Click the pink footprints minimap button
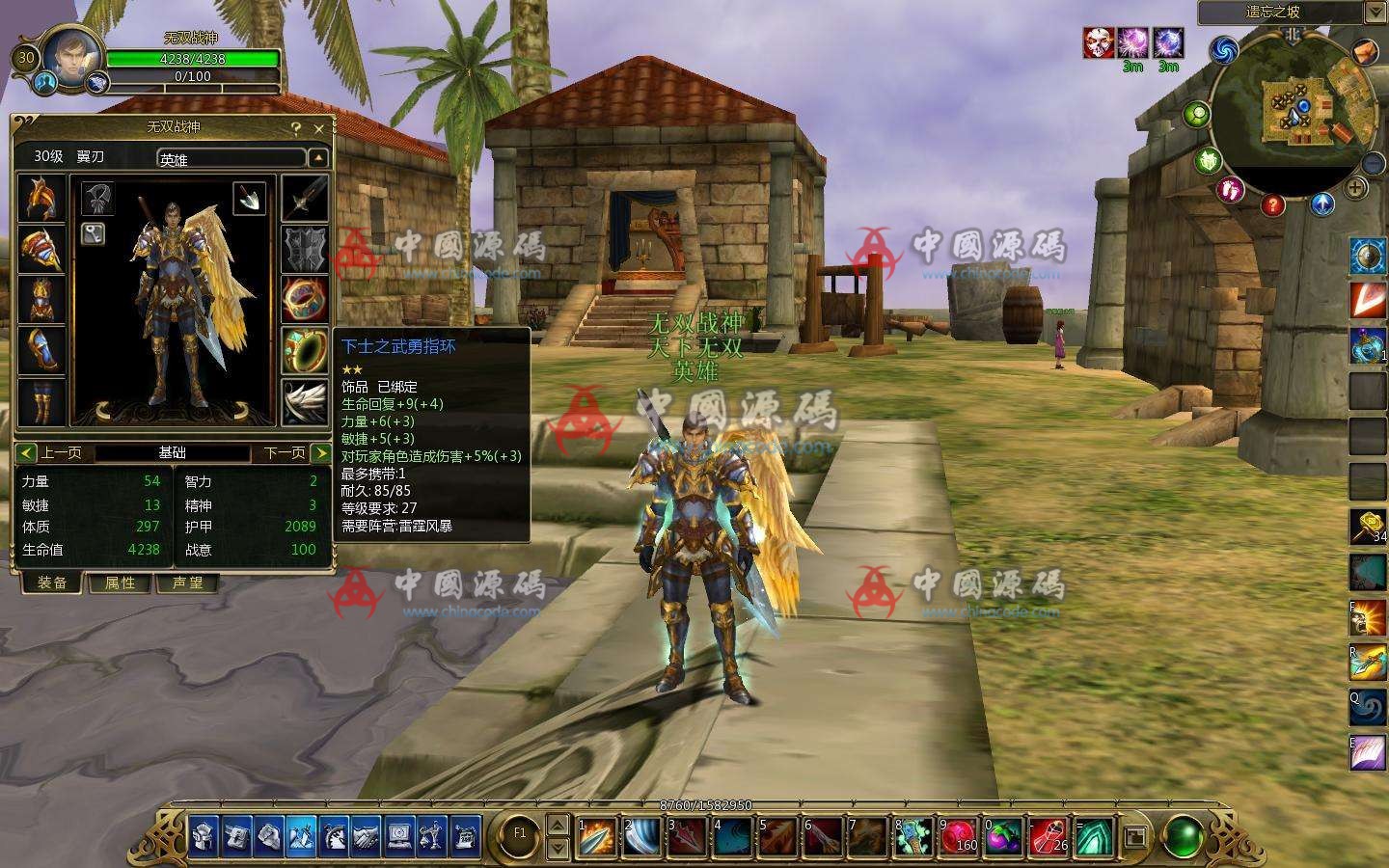 1229,189
